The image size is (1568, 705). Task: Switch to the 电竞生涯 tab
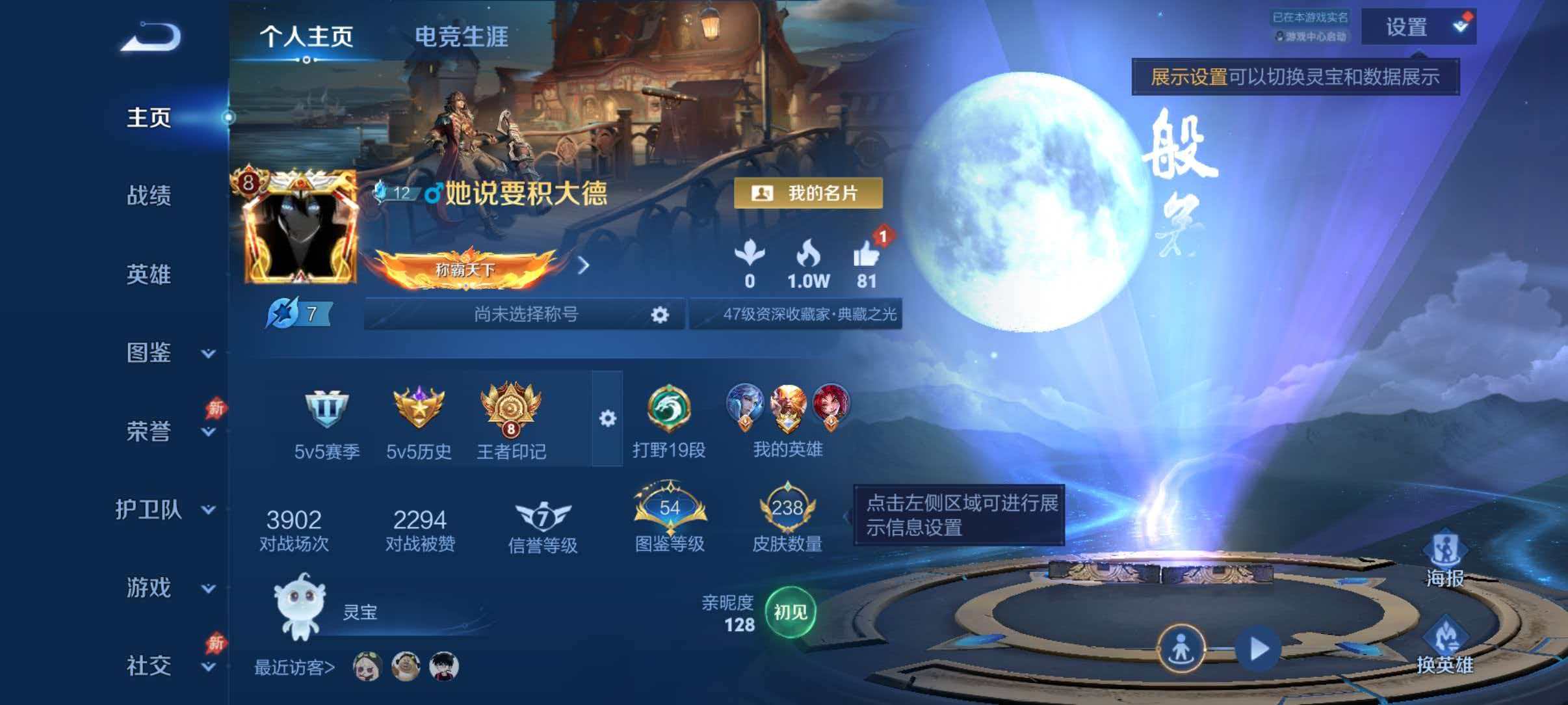[463, 37]
